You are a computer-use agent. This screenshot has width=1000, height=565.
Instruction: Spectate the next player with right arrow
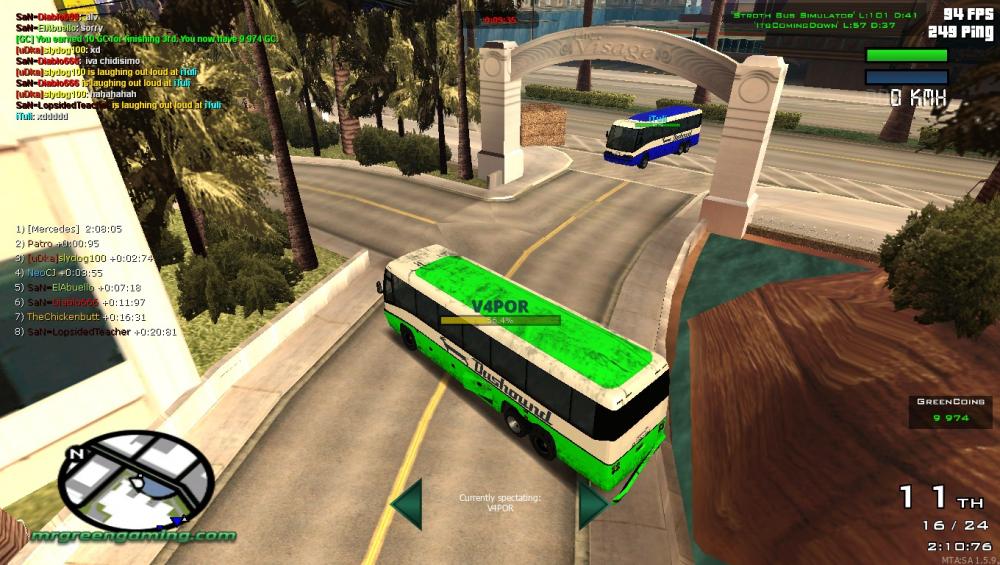coord(591,503)
